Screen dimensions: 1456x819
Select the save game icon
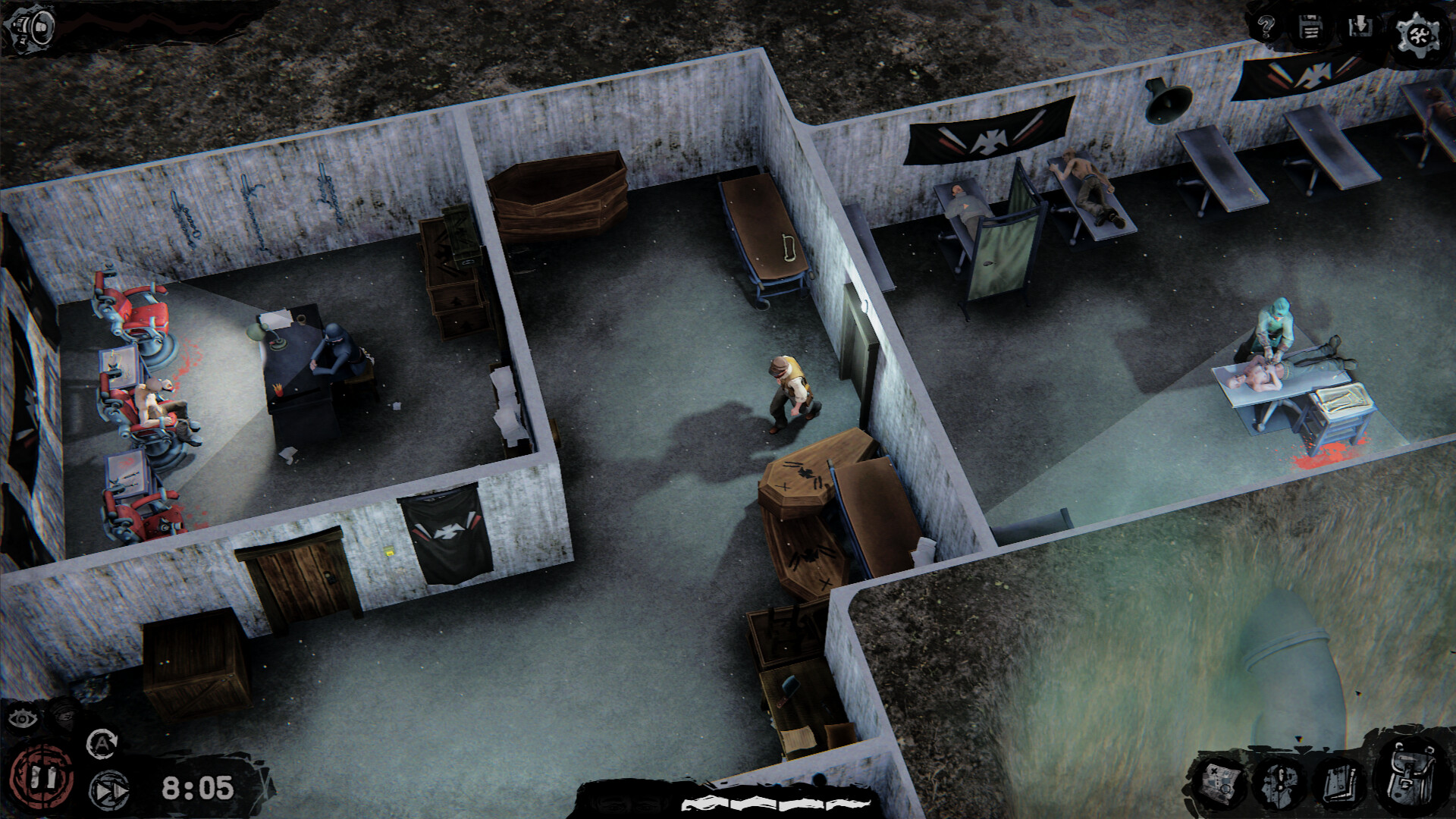pyautogui.click(x=1310, y=29)
